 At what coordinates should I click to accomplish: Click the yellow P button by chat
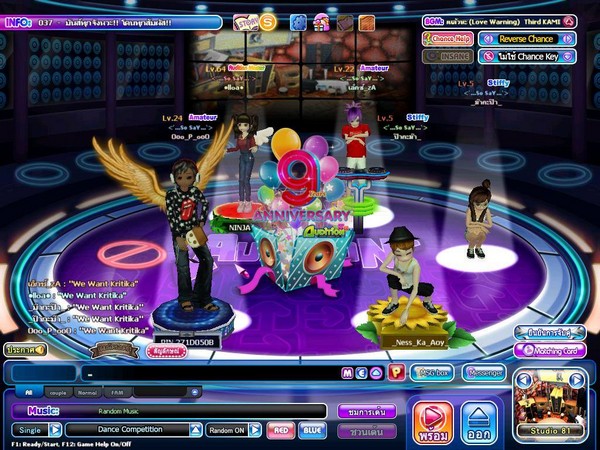click(396, 373)
